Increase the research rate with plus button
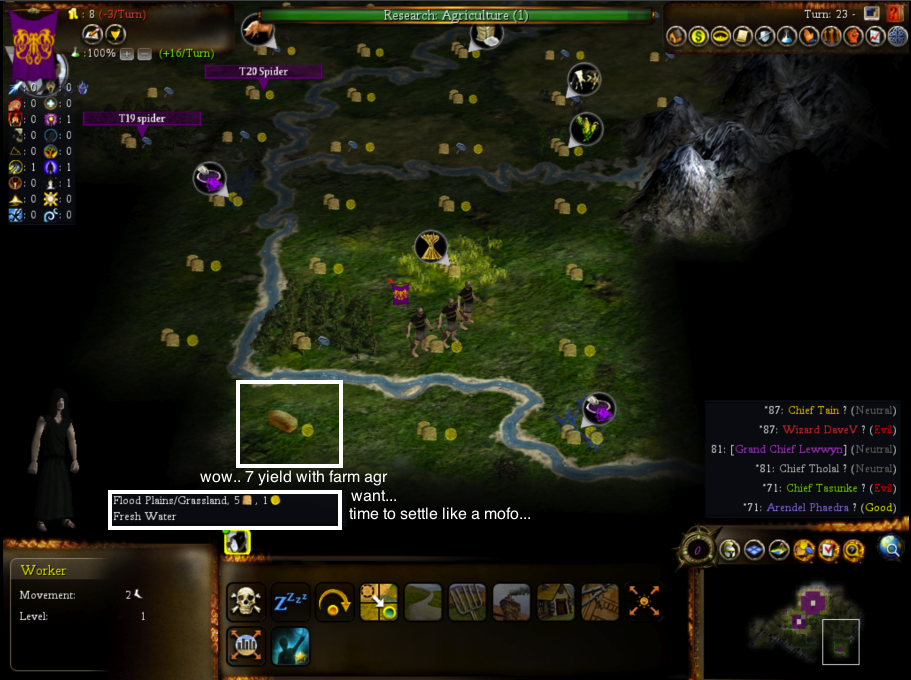The image size is (911, 680). (x=127, y=53)
